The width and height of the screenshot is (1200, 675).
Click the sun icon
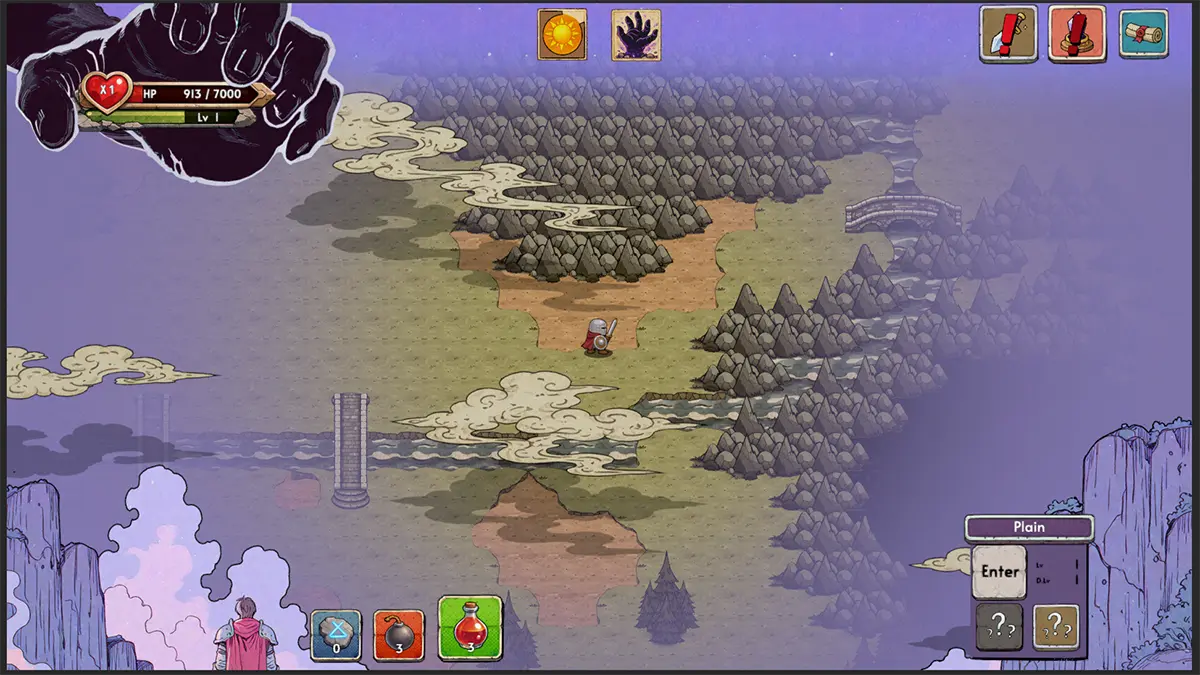click(x=562, y=35)
